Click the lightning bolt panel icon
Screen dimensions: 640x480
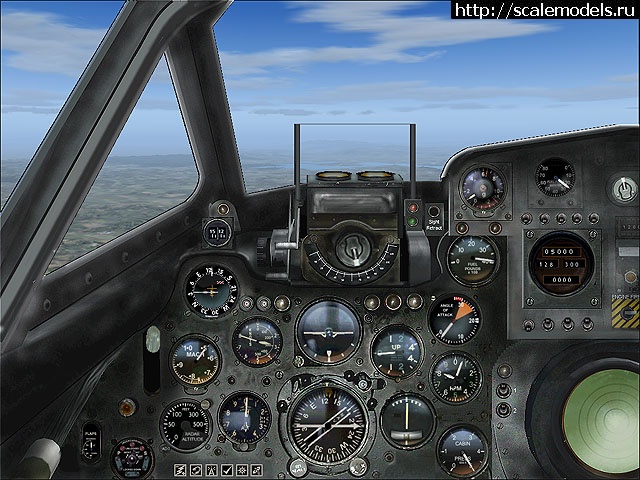pyautogui.click(x=180, y=470)
